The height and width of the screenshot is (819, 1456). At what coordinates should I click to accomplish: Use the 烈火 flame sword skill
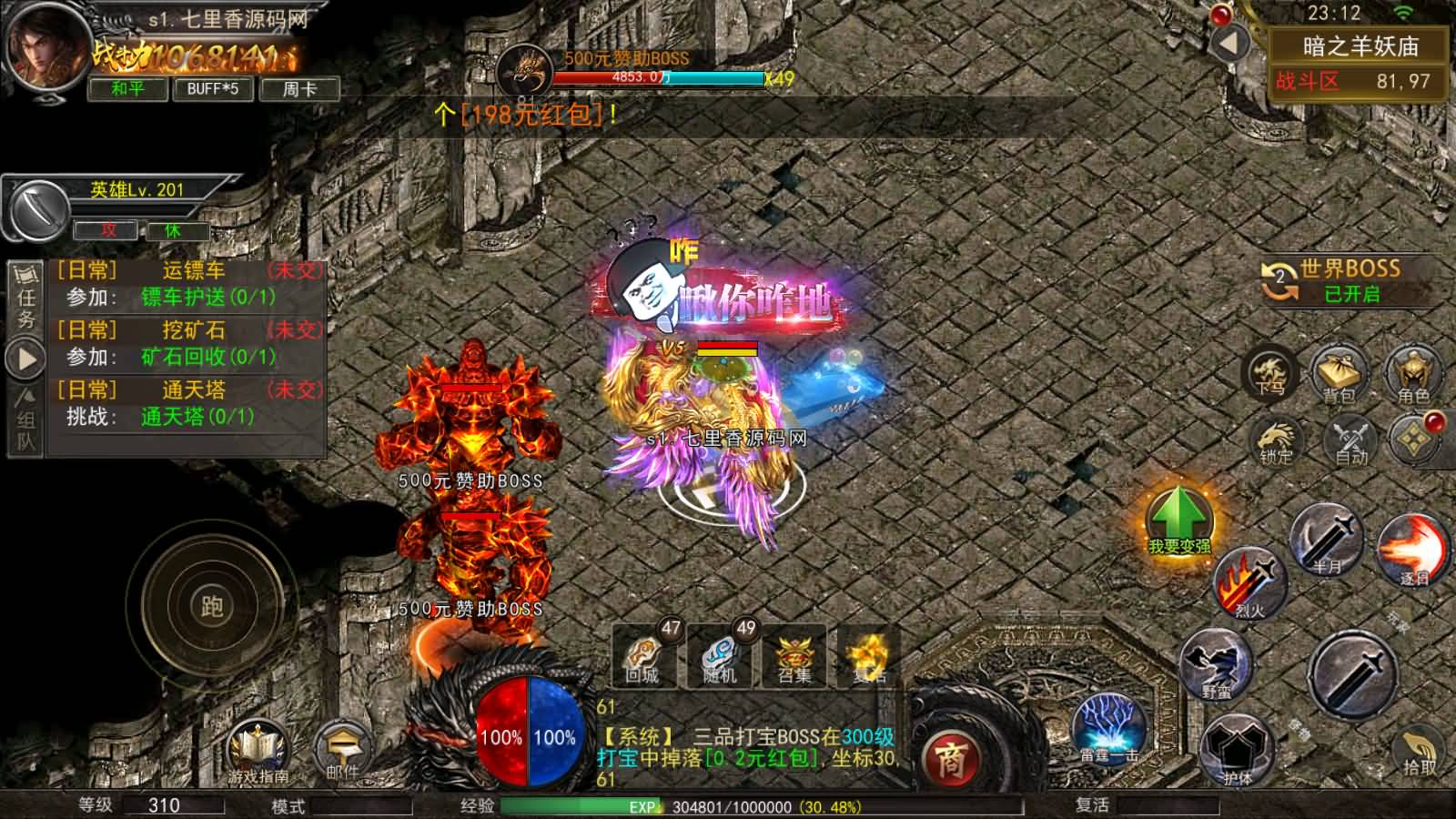click(x=1250, y=582)
